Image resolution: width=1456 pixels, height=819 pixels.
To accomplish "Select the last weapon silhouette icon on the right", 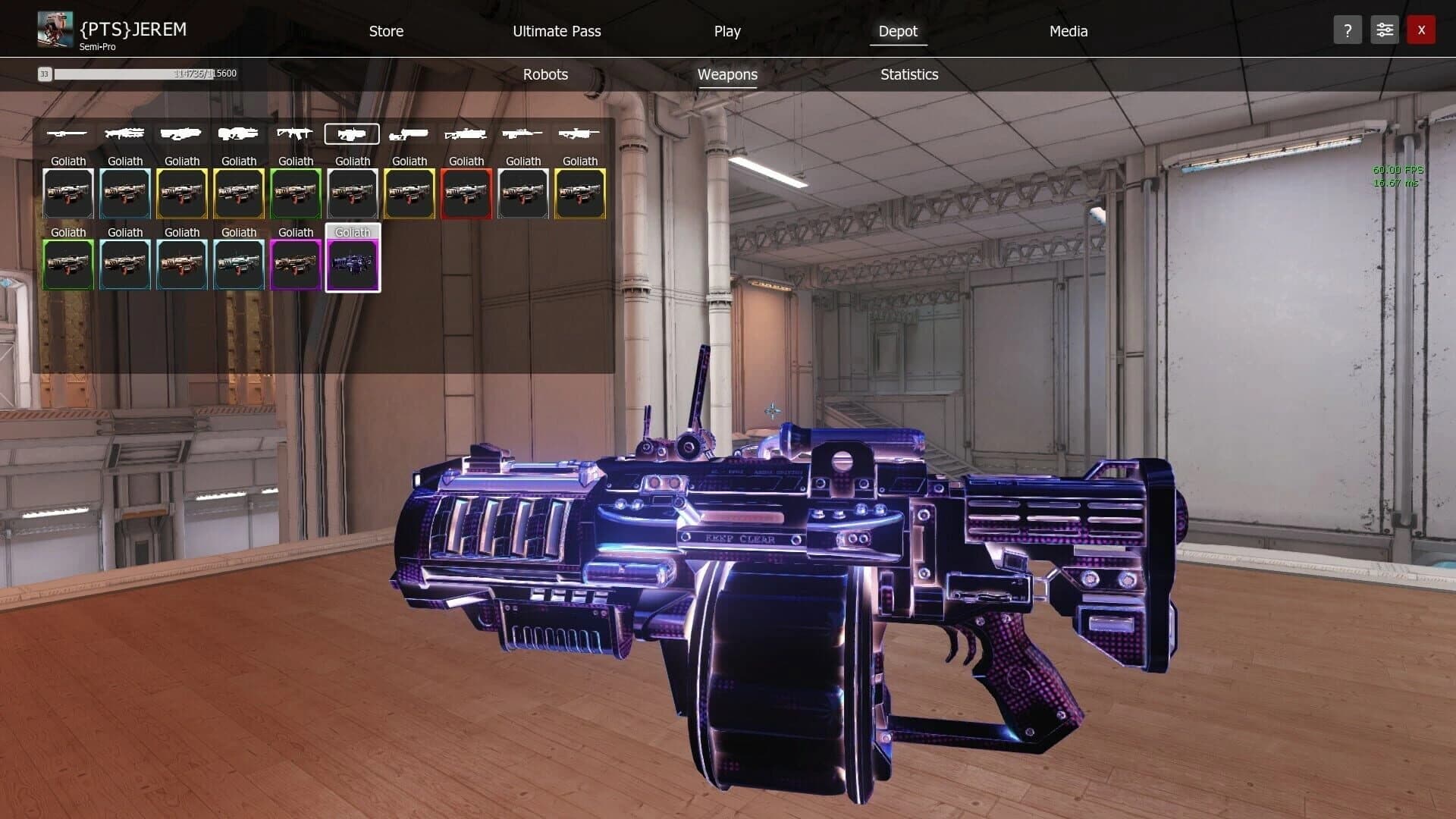I will [580, 133].
